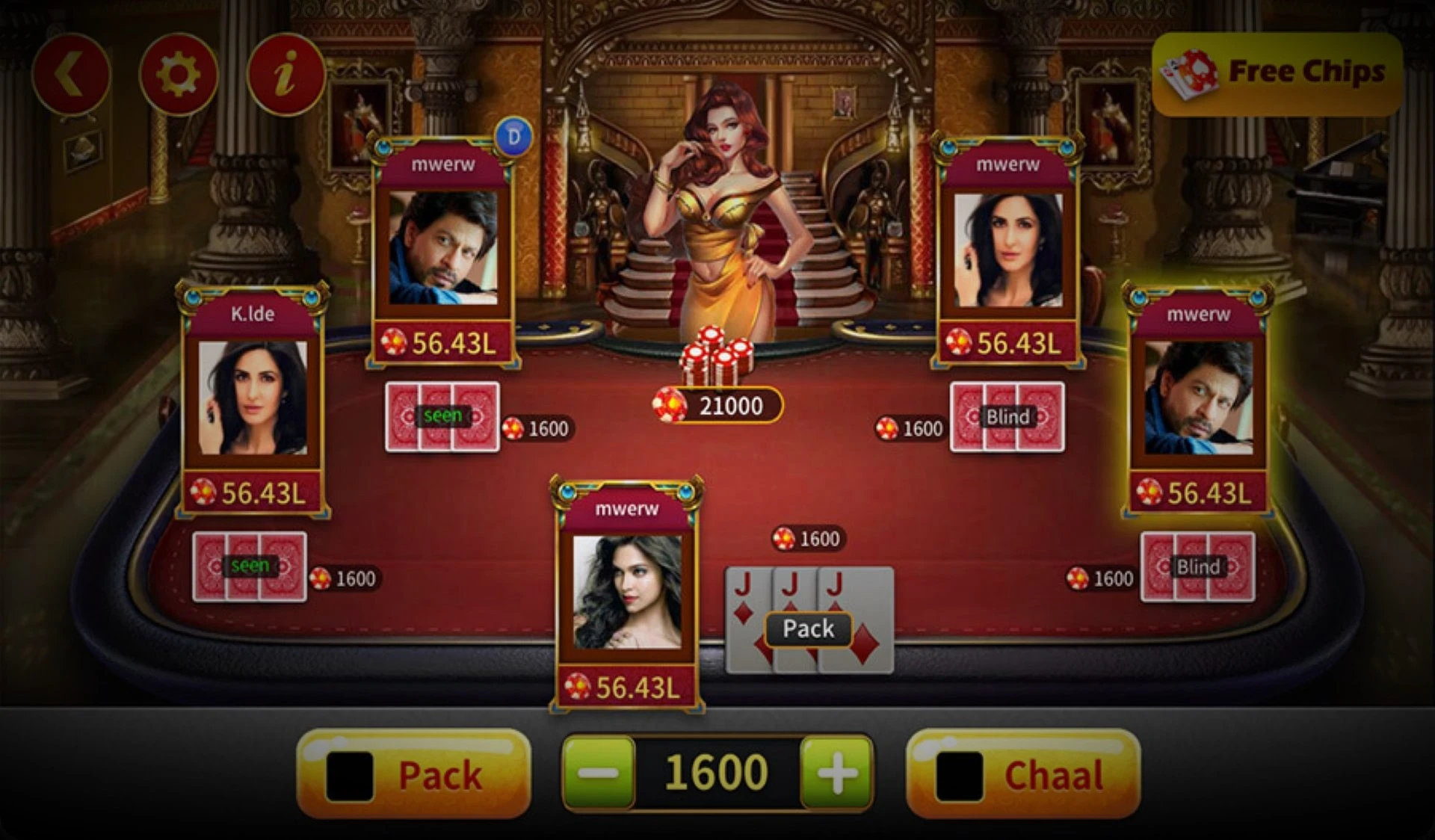The height and width of the screenshot is (840, 1435).
Task: Increase the bet with the plus stepper
Action: pos(838,773)
